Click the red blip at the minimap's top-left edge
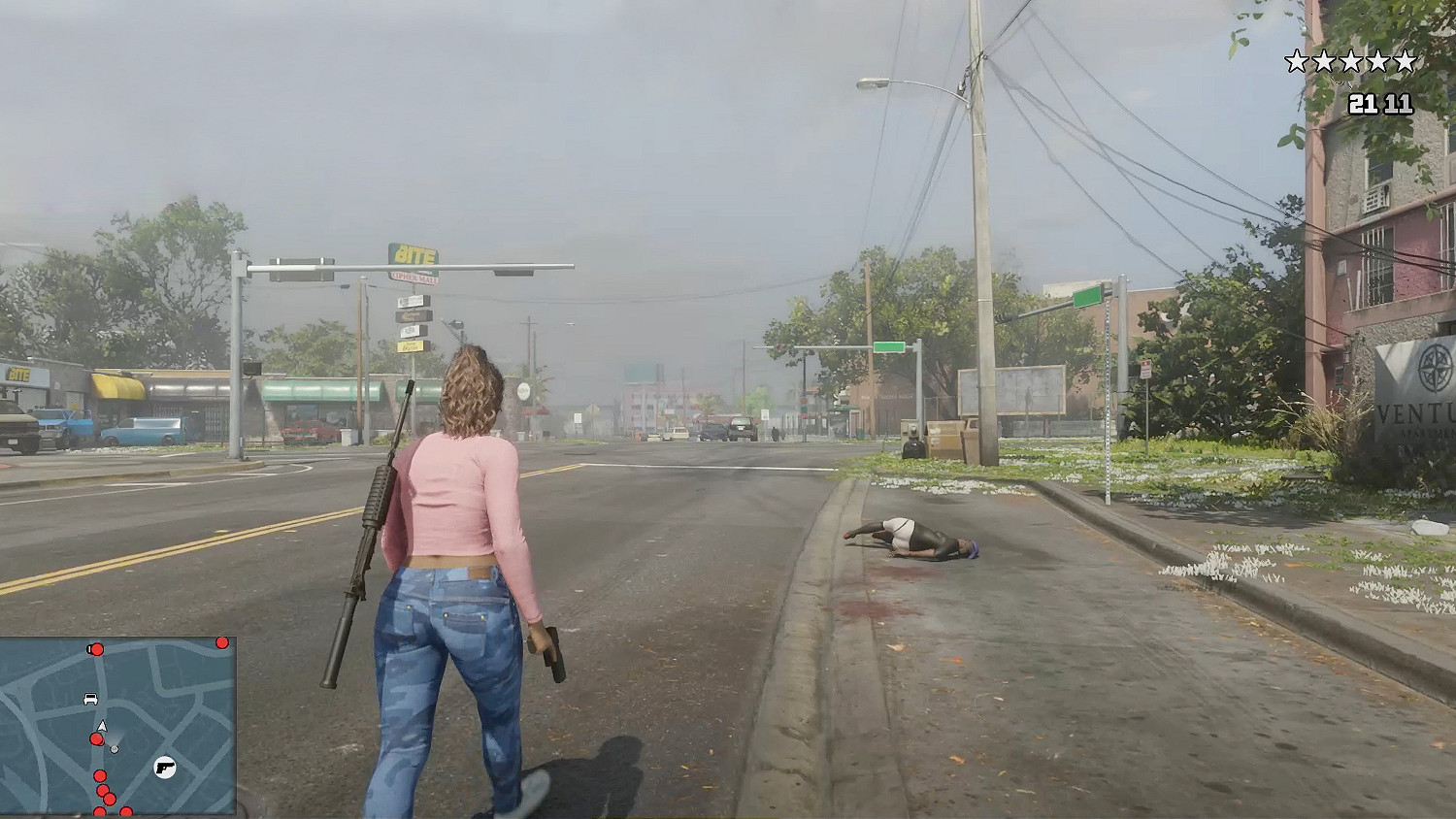The height and width of the screenshot is (819, 1456). 97,650
